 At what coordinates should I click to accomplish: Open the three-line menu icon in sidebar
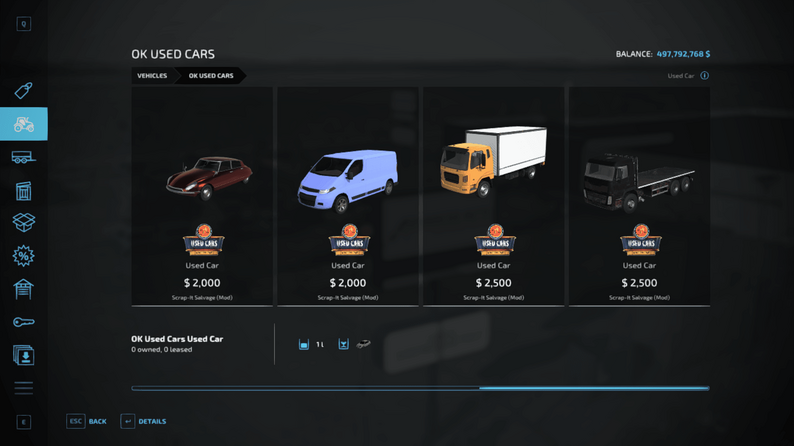(x=23, y=388)
